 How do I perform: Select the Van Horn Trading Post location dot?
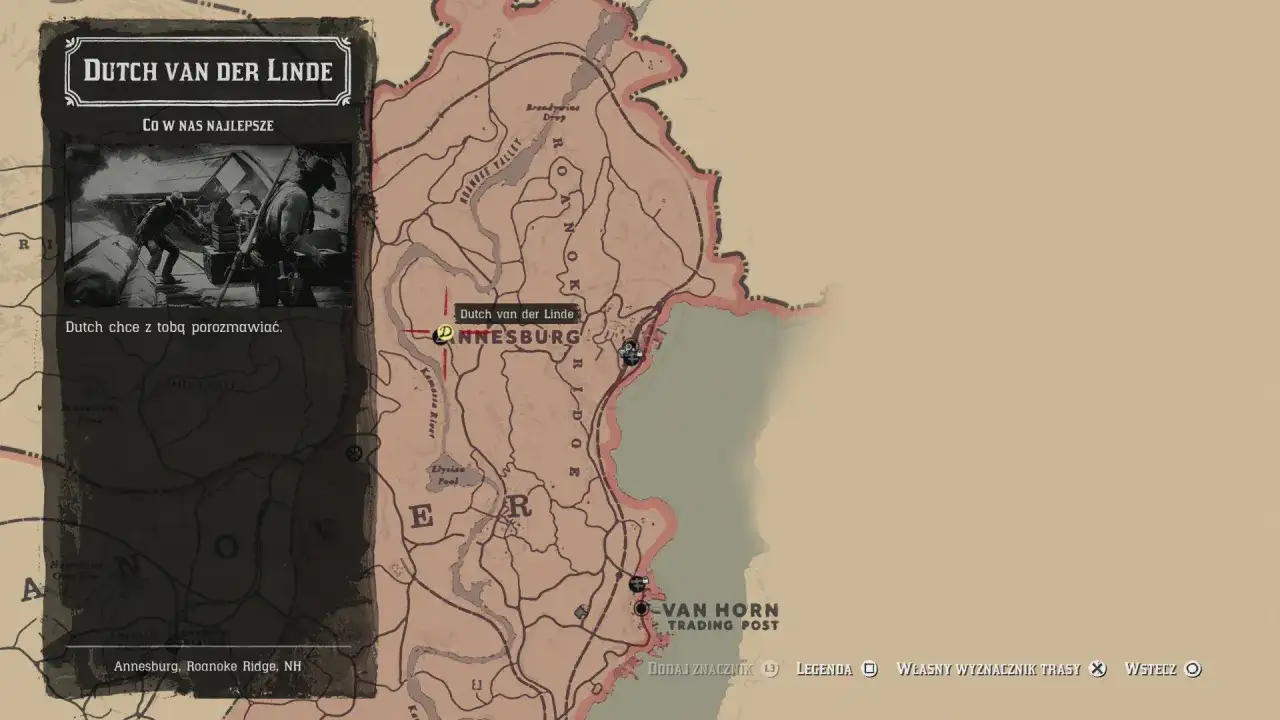641,608
